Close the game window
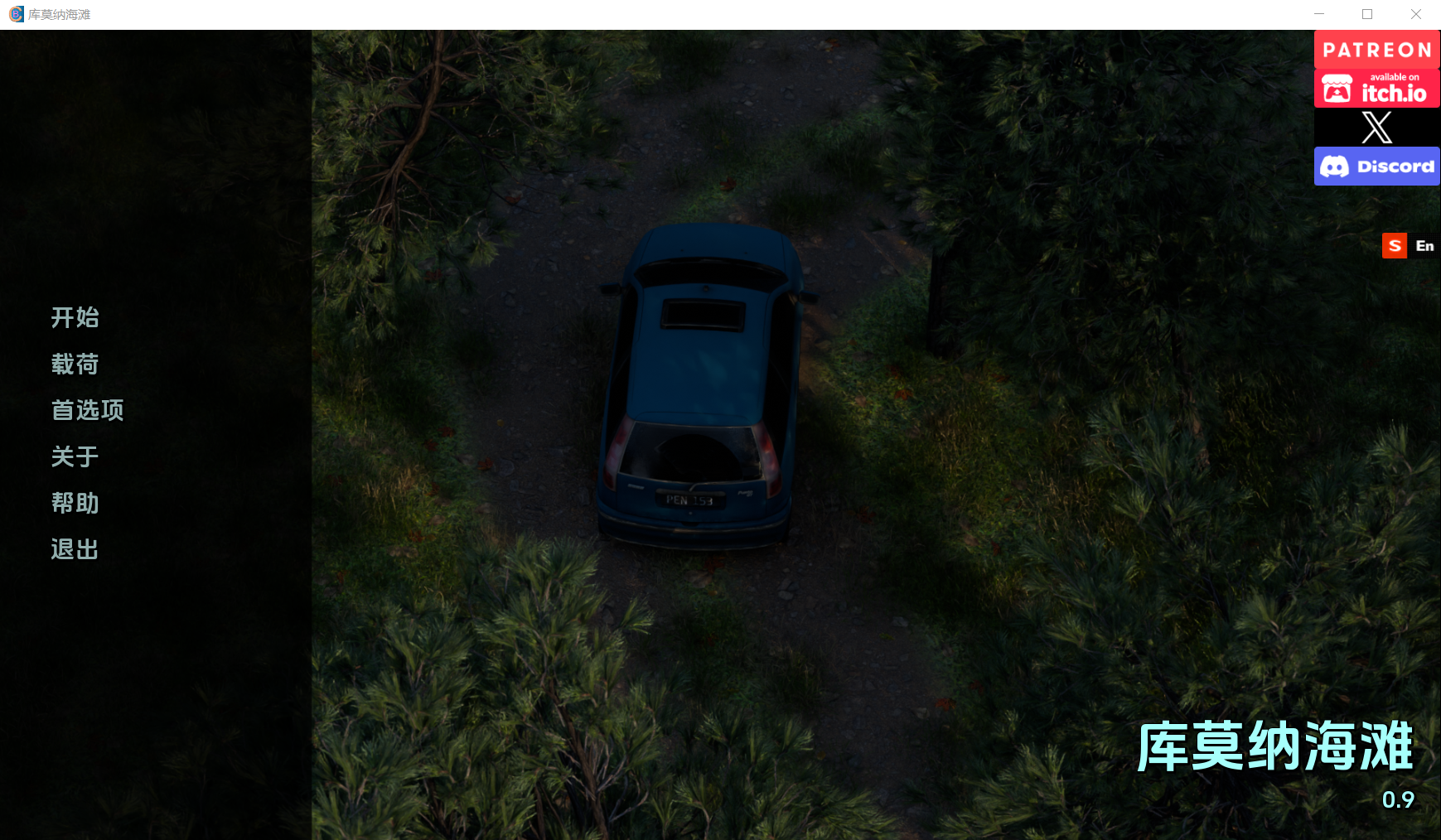The height and width of the screenshot is (840, 1441). (1416, 14)
